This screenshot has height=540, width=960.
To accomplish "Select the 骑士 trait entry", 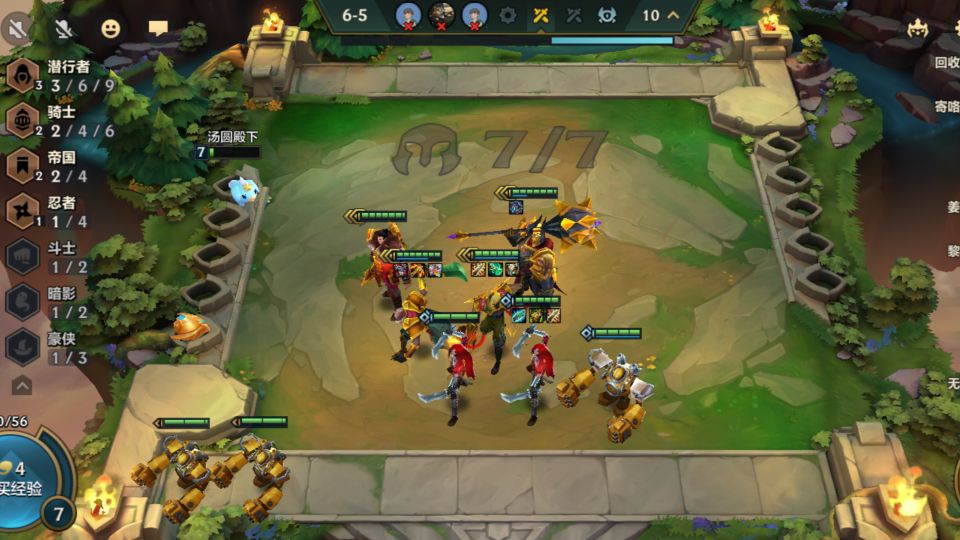I will coord(60,121).
